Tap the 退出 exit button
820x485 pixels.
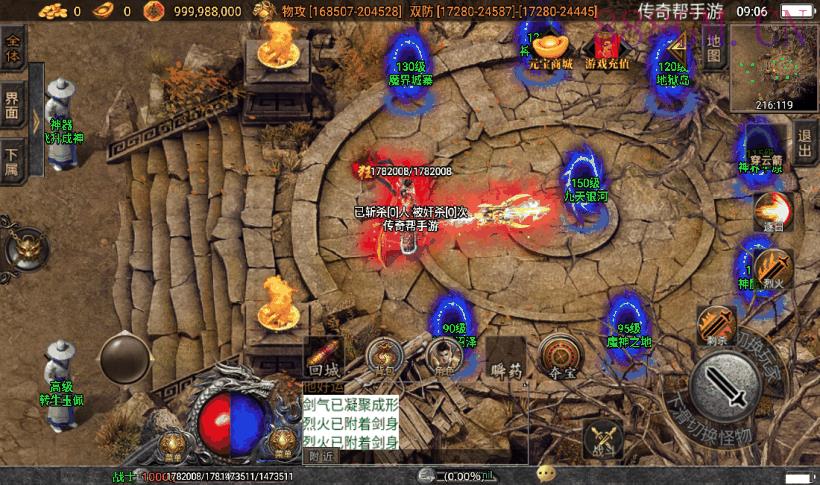point(805,137)
